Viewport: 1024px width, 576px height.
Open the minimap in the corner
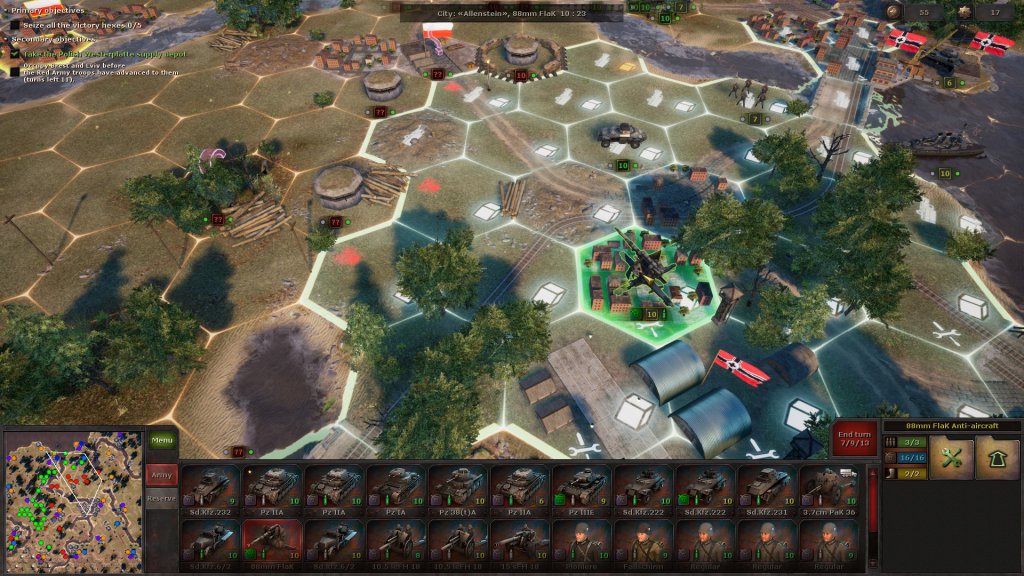pos(73,501)
